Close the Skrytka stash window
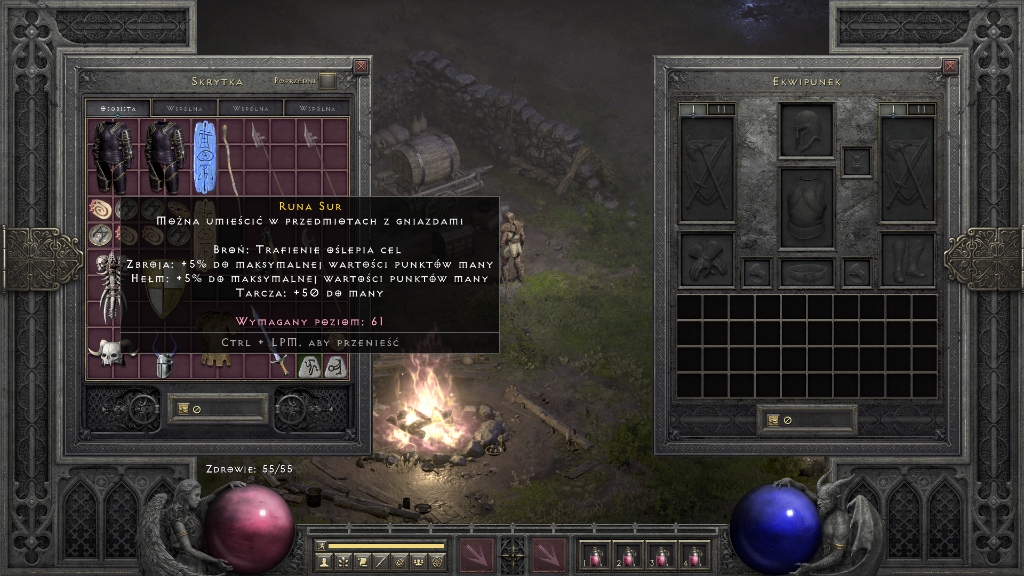 coord(361,67)
